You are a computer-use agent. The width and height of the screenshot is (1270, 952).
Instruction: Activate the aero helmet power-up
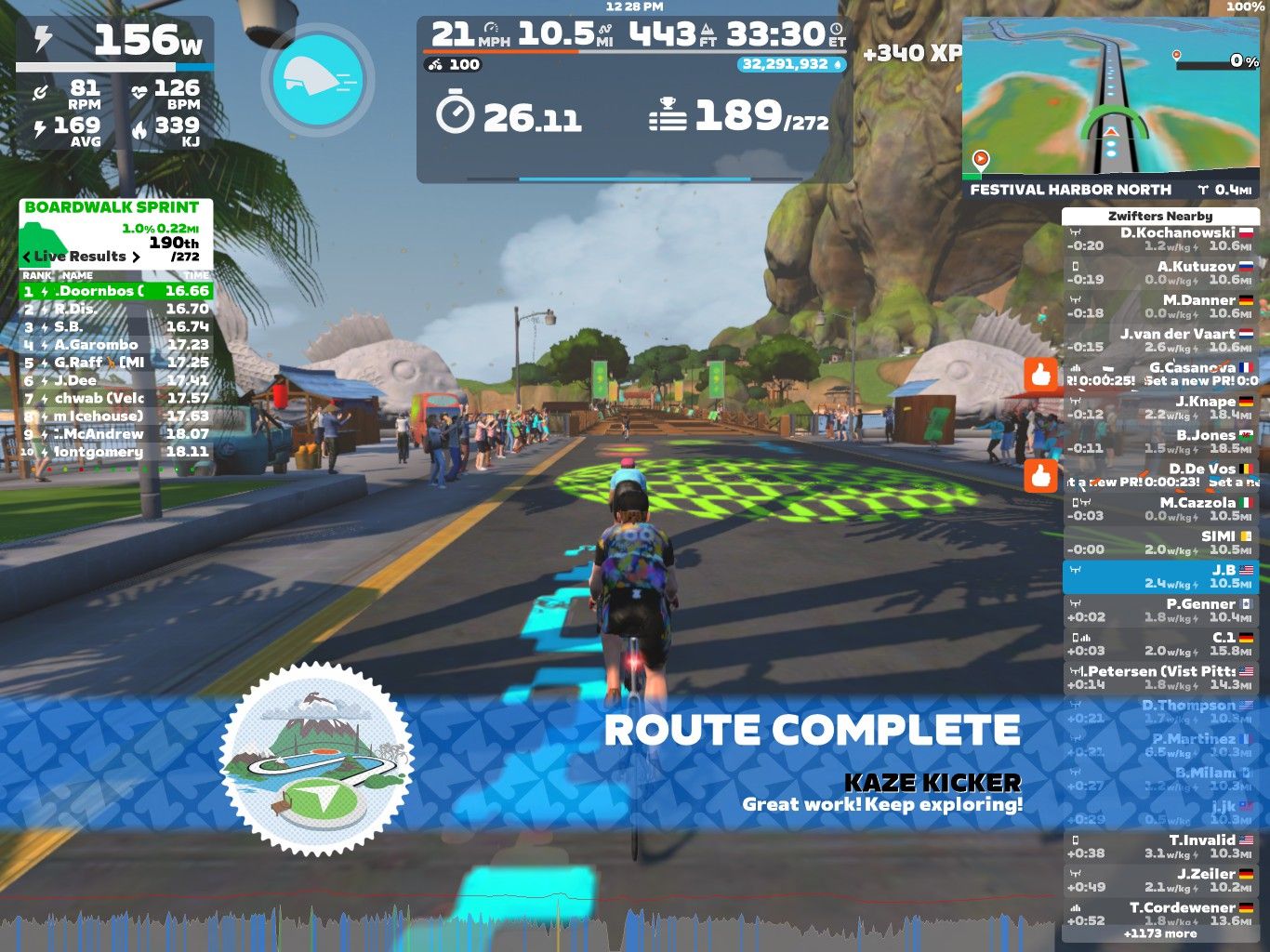[318, 80]
